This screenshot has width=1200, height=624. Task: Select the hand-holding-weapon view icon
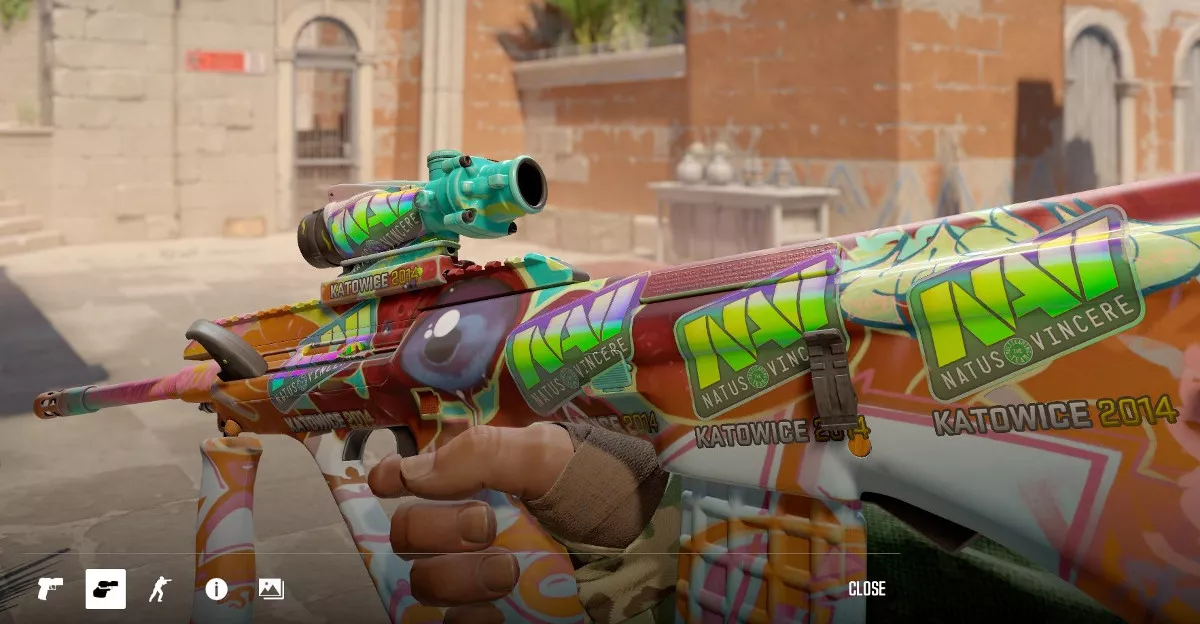click(x=105, y=589)
